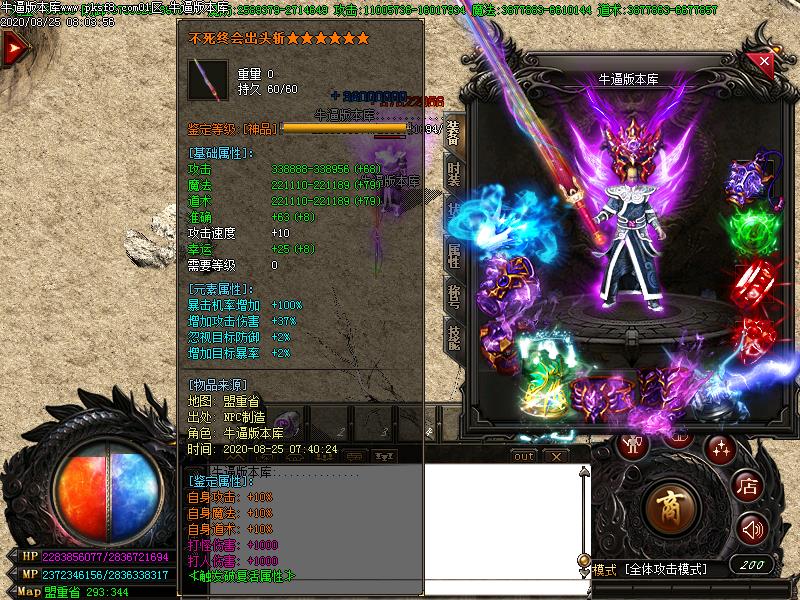Open the 店 store button
800x600 pixels.
[746, 487]
